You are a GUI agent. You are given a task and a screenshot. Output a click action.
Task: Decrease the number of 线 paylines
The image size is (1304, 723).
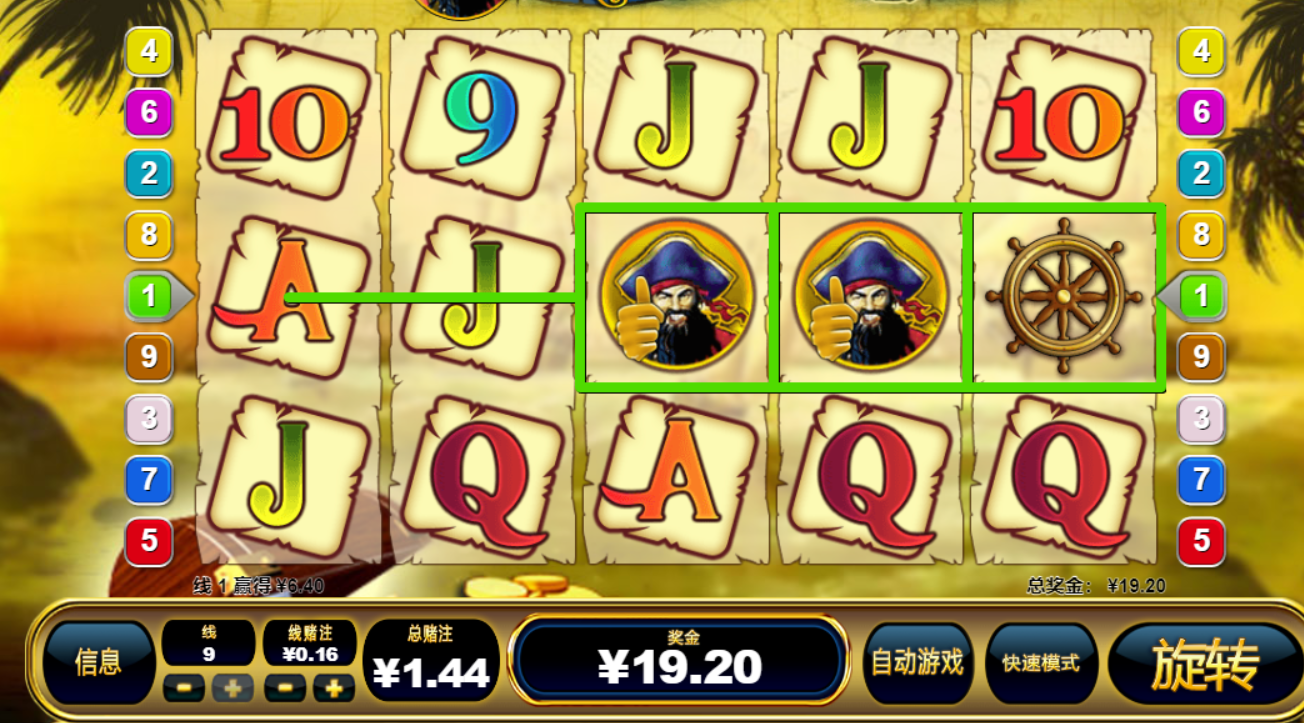(184, 688)
